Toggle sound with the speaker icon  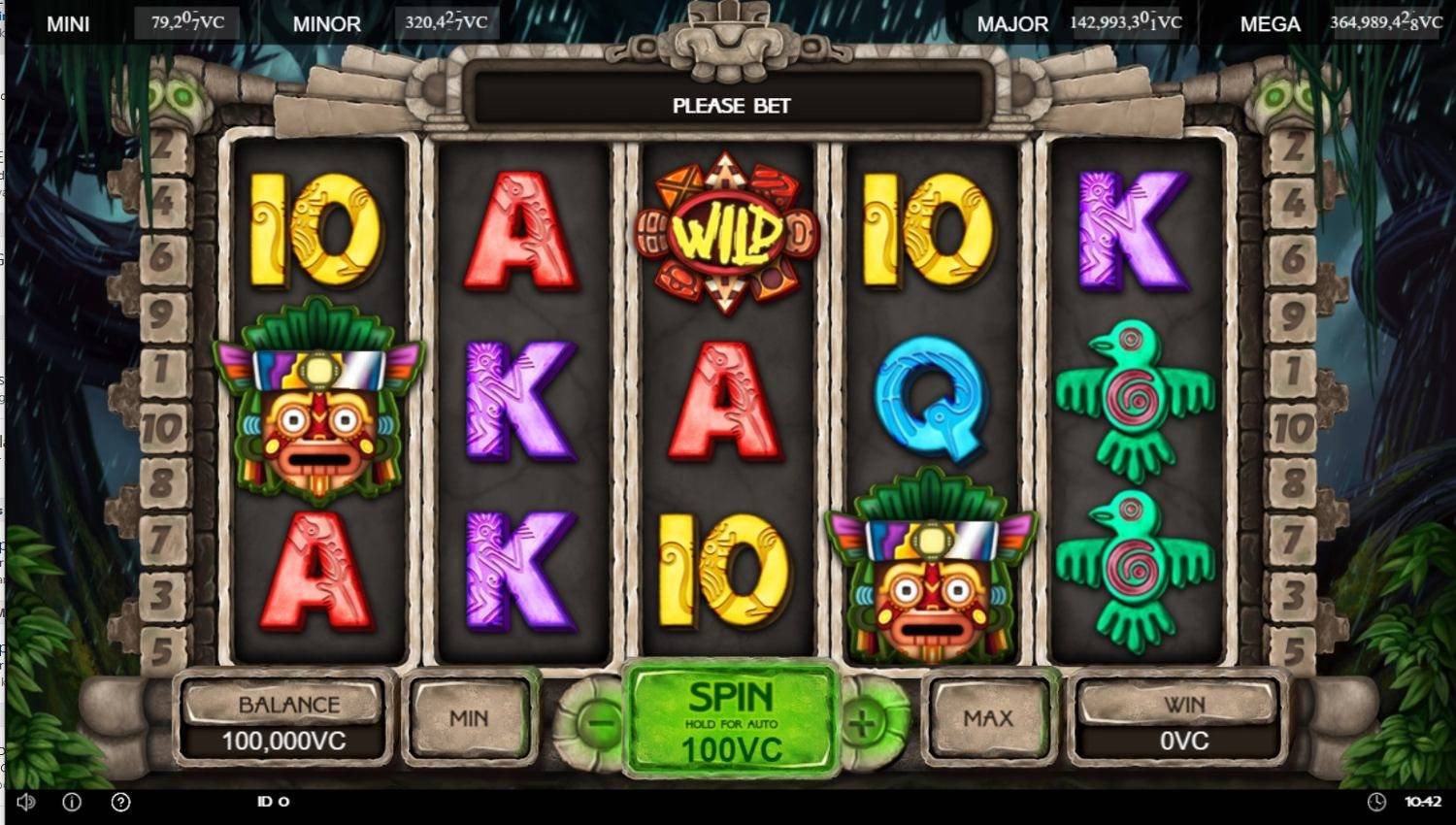pos(26,802)
